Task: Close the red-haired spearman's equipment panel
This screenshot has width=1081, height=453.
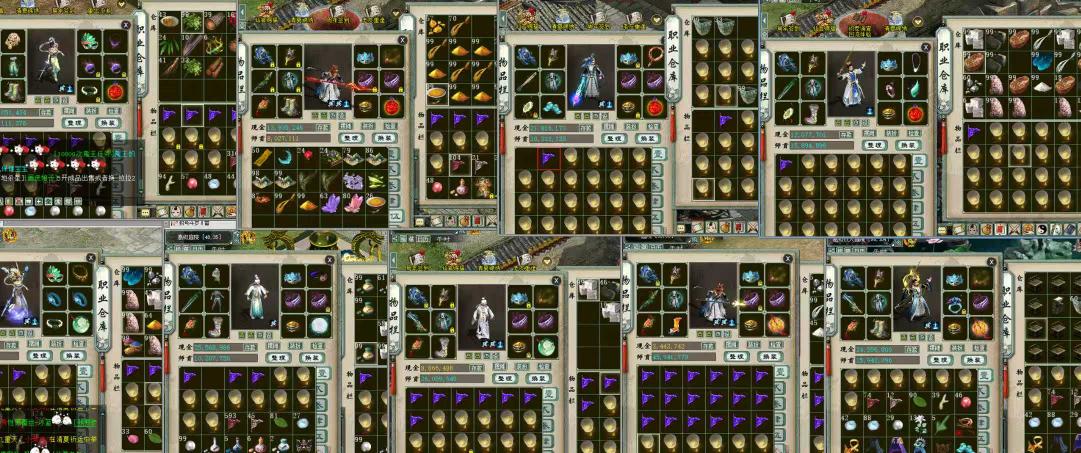Action: pyautogui.click(x=402, y=40)
